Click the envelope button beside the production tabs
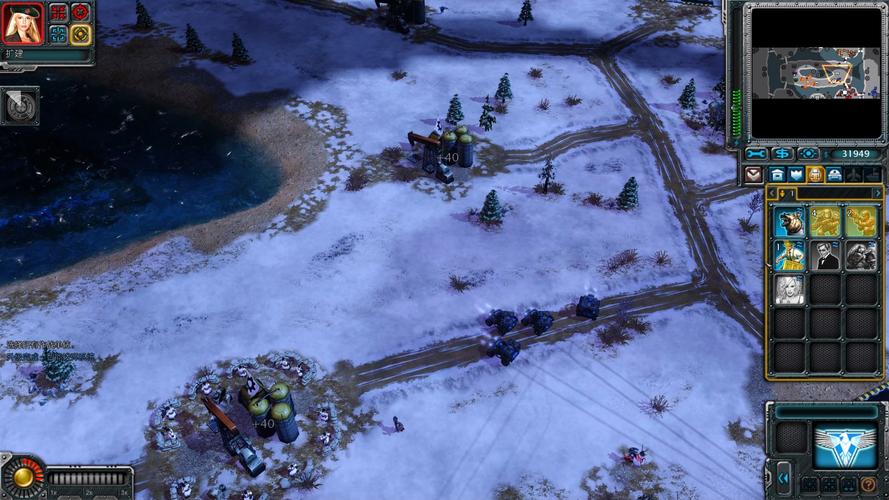 [x=754, y=175]
